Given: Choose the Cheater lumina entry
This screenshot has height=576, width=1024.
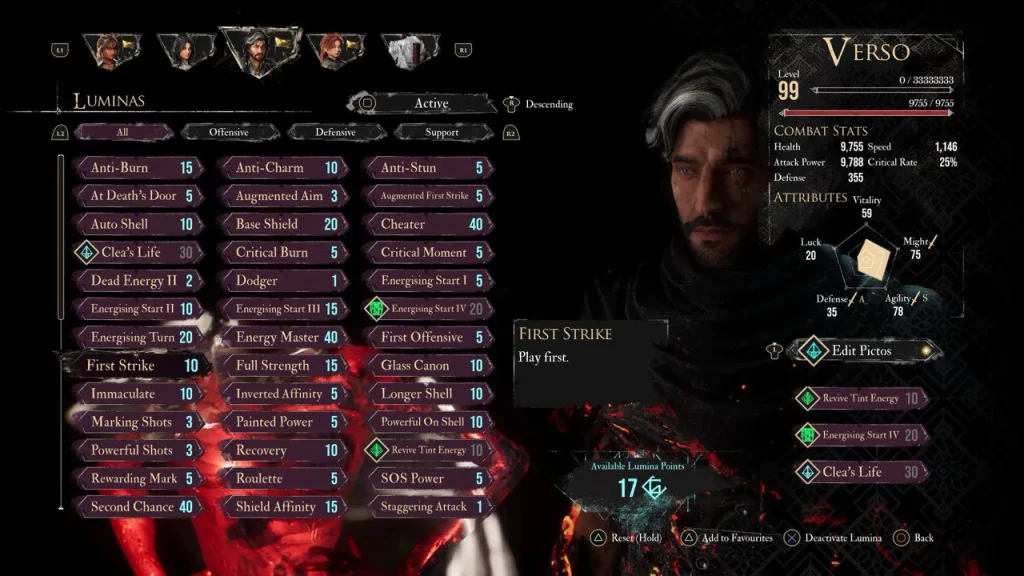Looking at the screenshot, I should pos(427,224).
